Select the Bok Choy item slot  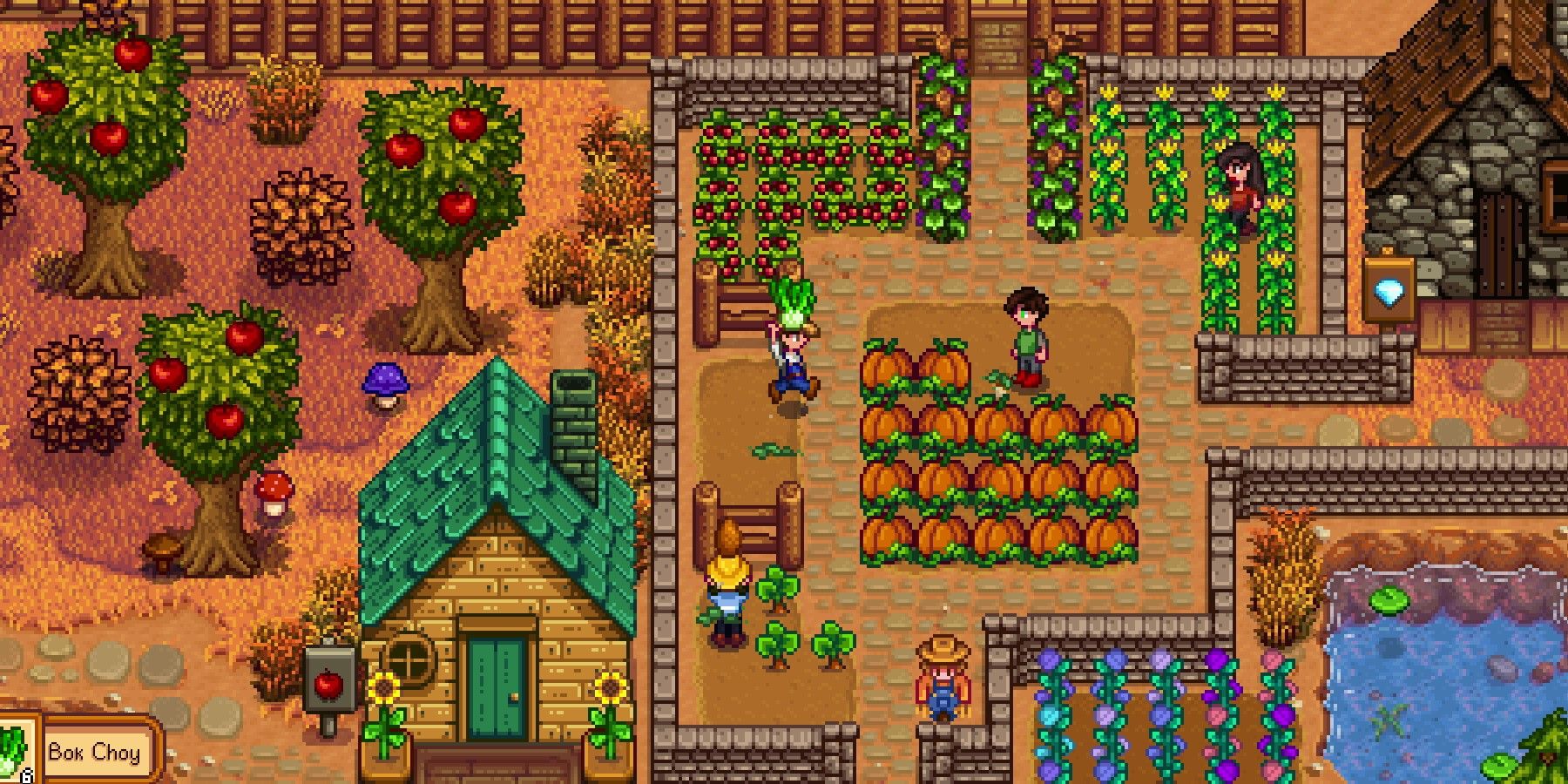pos(14,751)
